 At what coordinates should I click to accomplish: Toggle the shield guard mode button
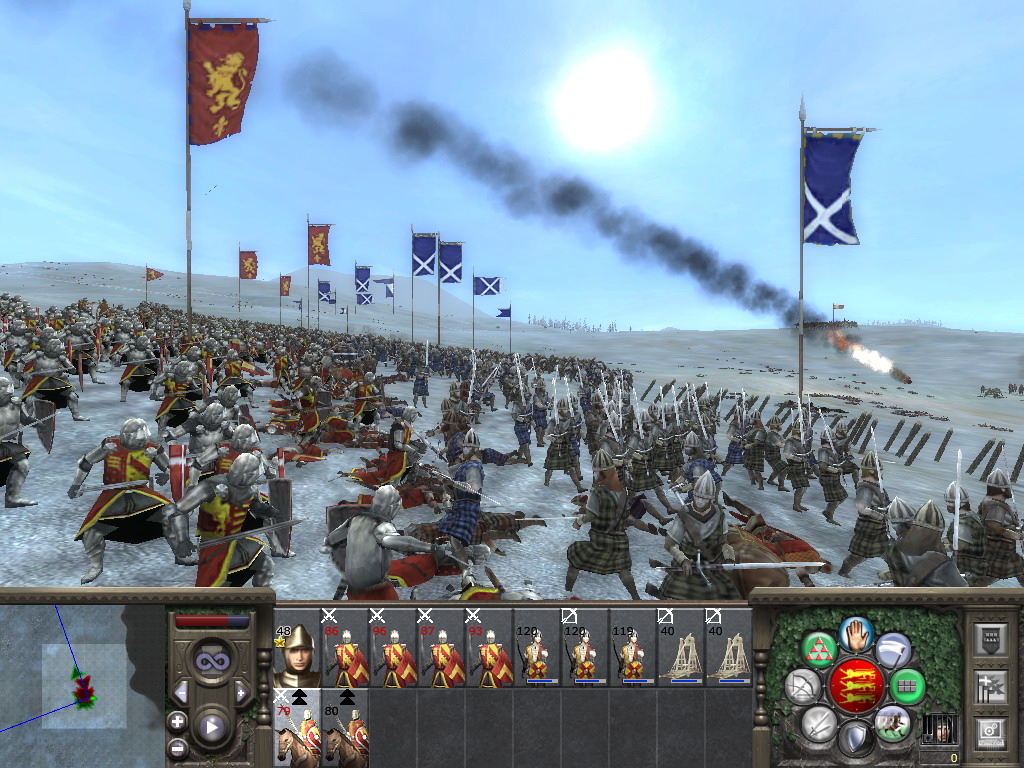(855, 739)
